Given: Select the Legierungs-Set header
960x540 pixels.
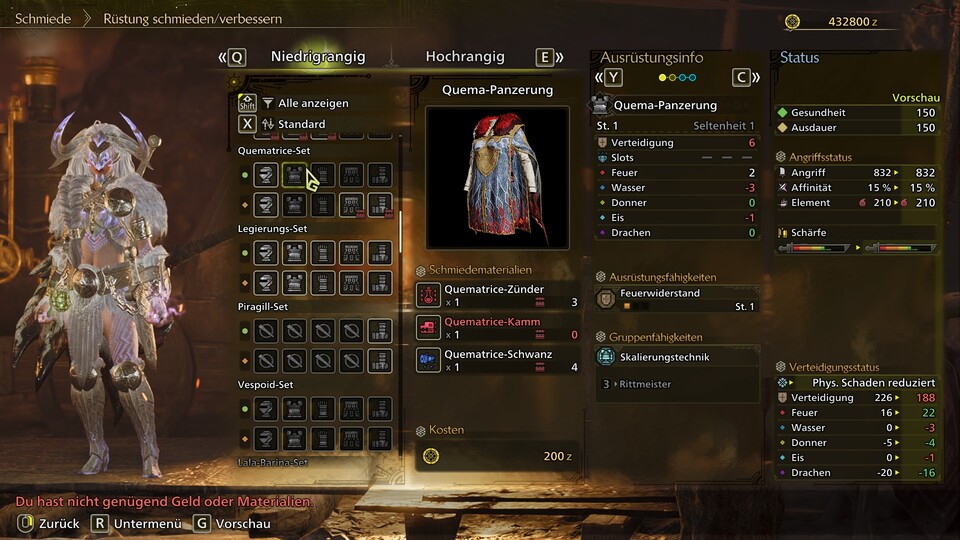Looking at the screenshot, I should pos(272,229).
